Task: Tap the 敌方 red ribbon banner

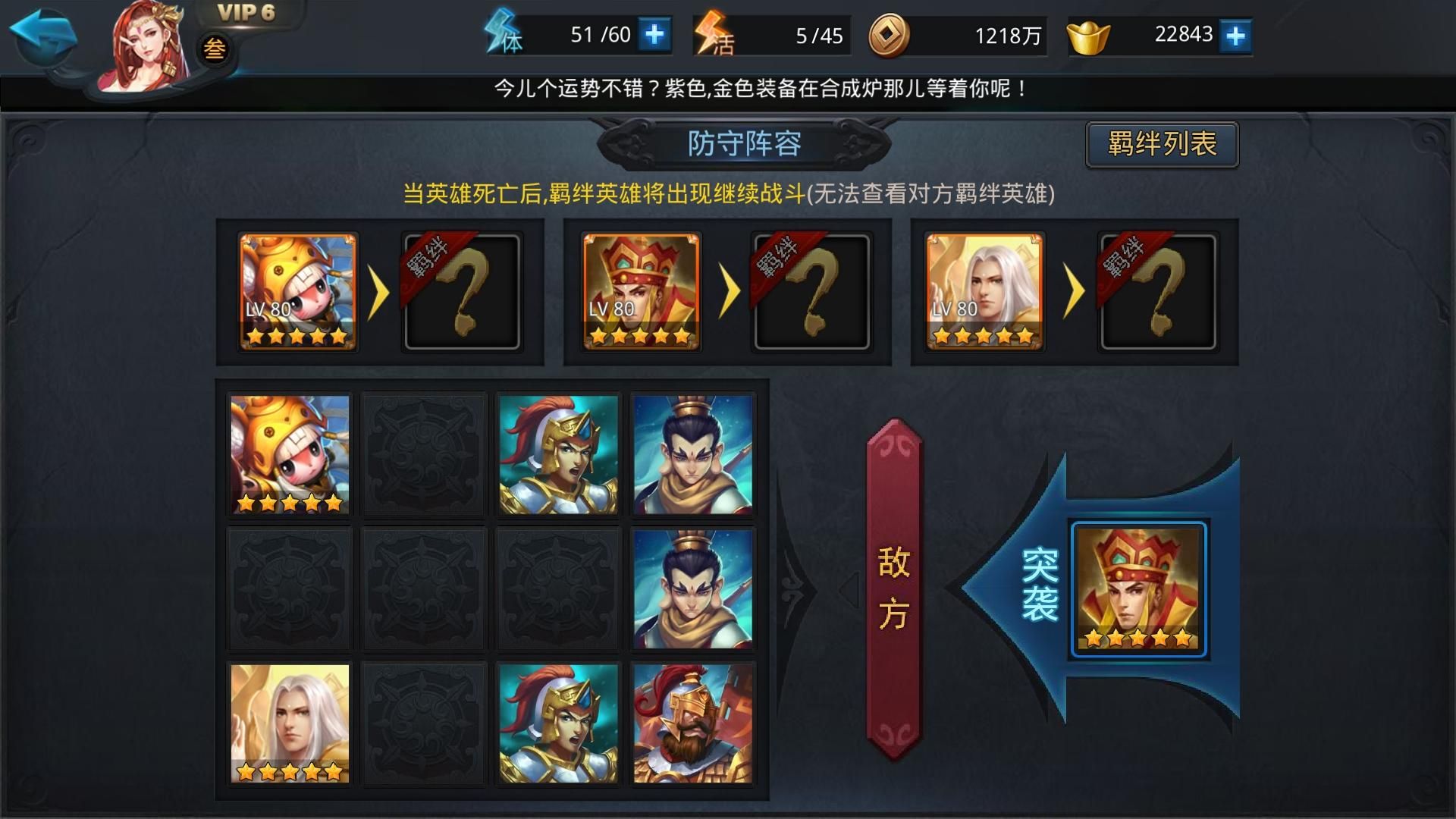Action: click(893, 588)
